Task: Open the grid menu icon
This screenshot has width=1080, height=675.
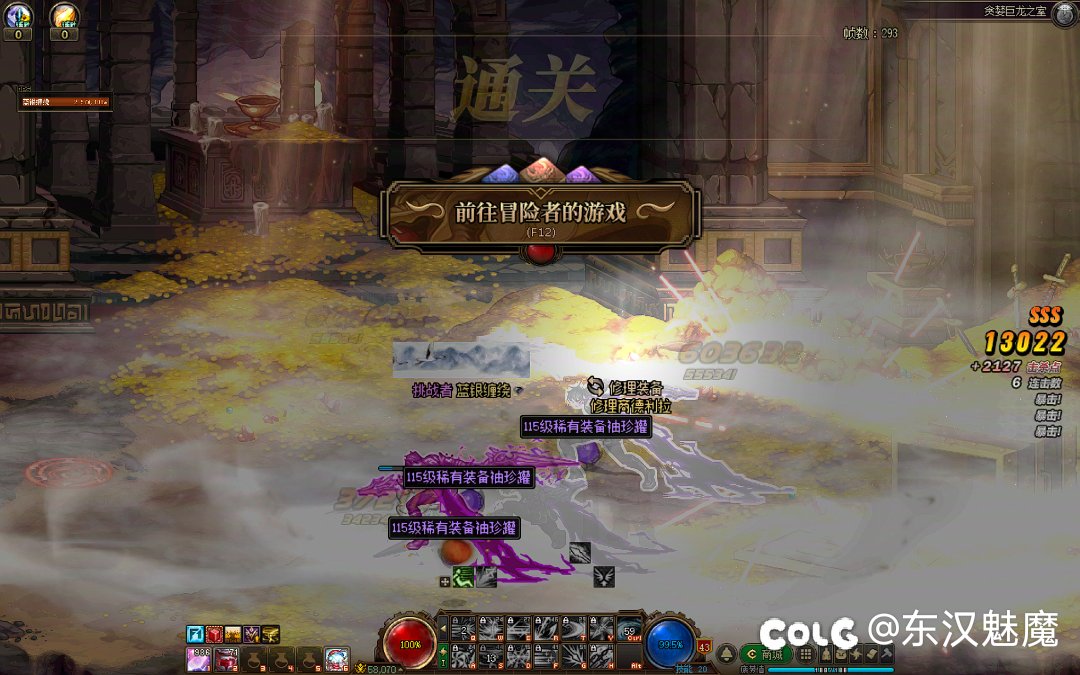Action: tap(805, 654)
